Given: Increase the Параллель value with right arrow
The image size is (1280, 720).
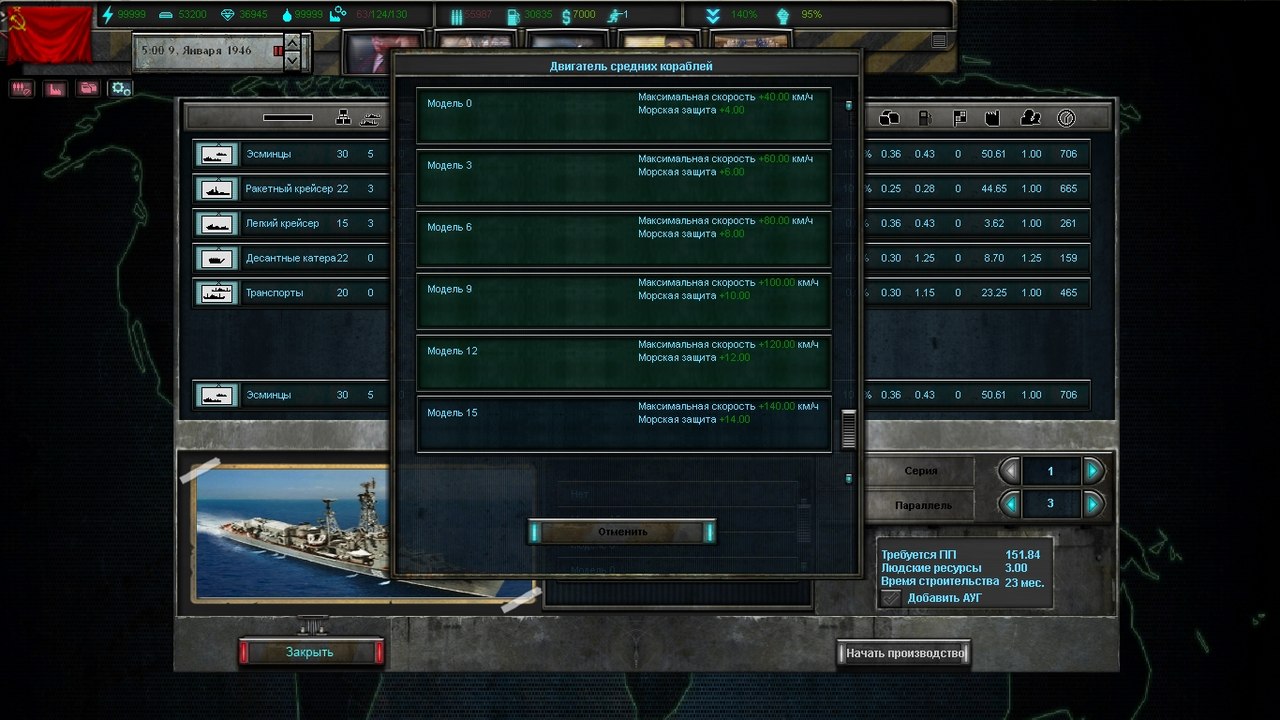Looking at the screenshot, I should click(1093, 504).
